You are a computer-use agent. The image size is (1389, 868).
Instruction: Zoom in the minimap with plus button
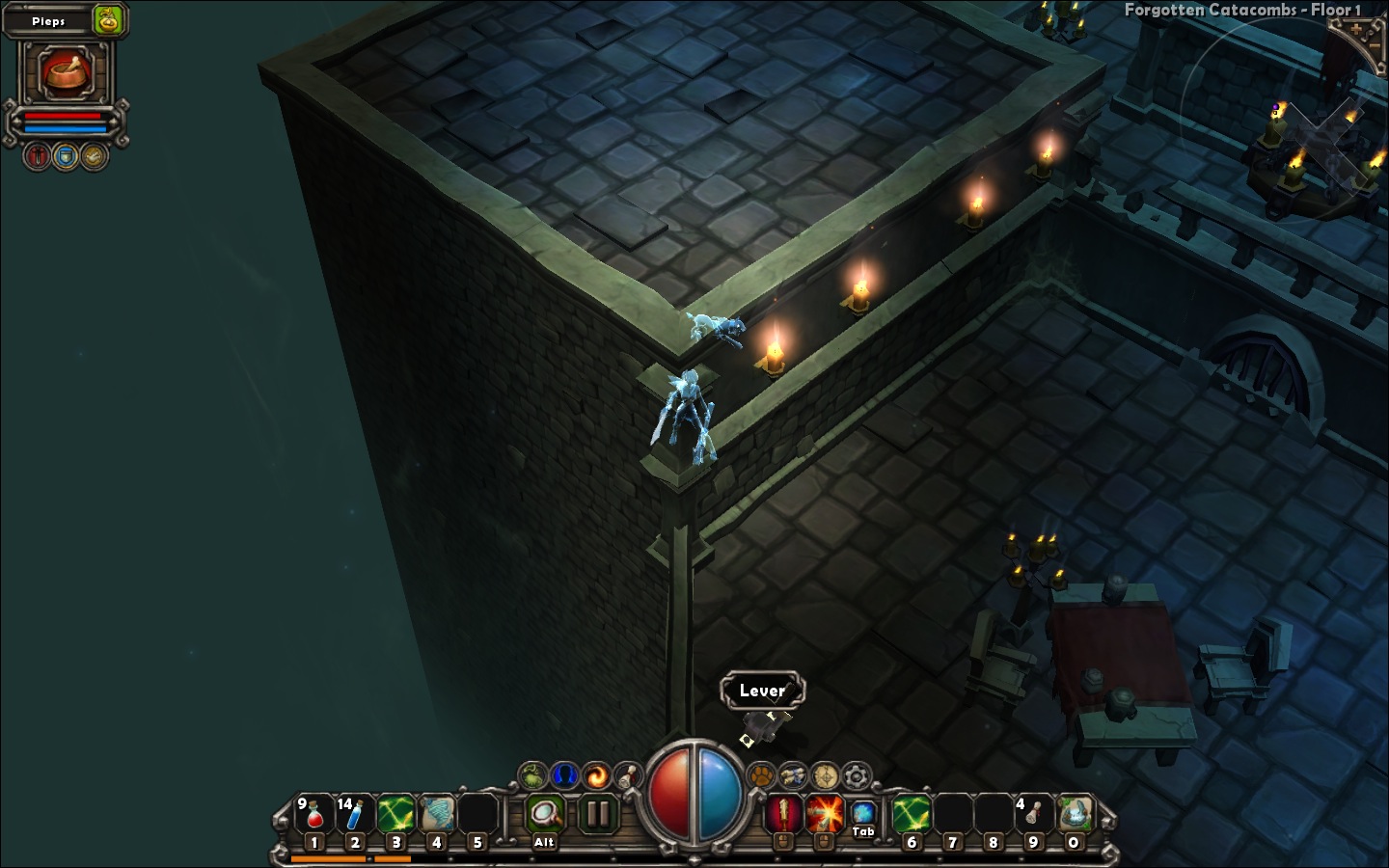[1356, 29]
